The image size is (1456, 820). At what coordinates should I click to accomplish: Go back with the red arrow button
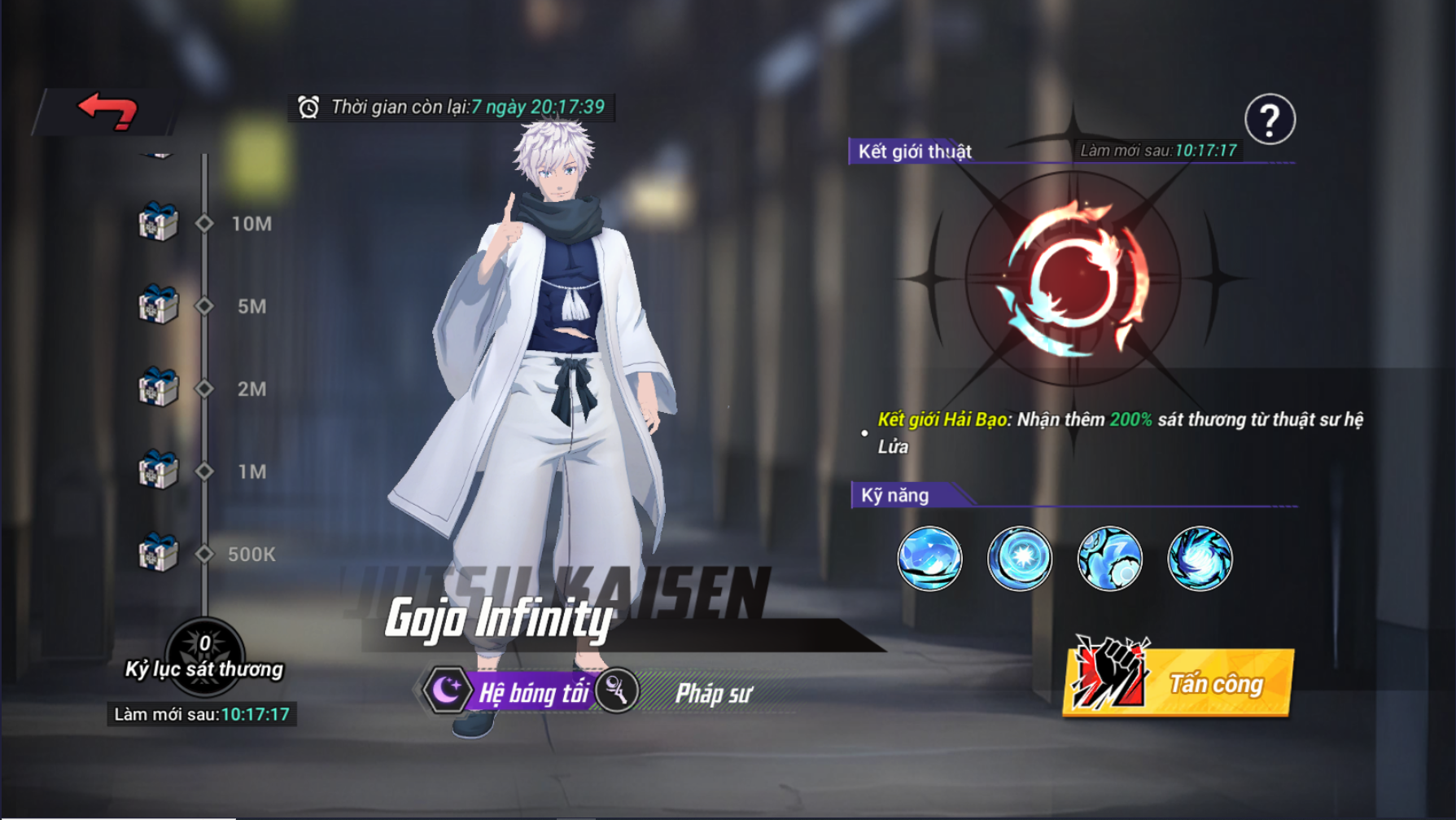pos(107,111)
